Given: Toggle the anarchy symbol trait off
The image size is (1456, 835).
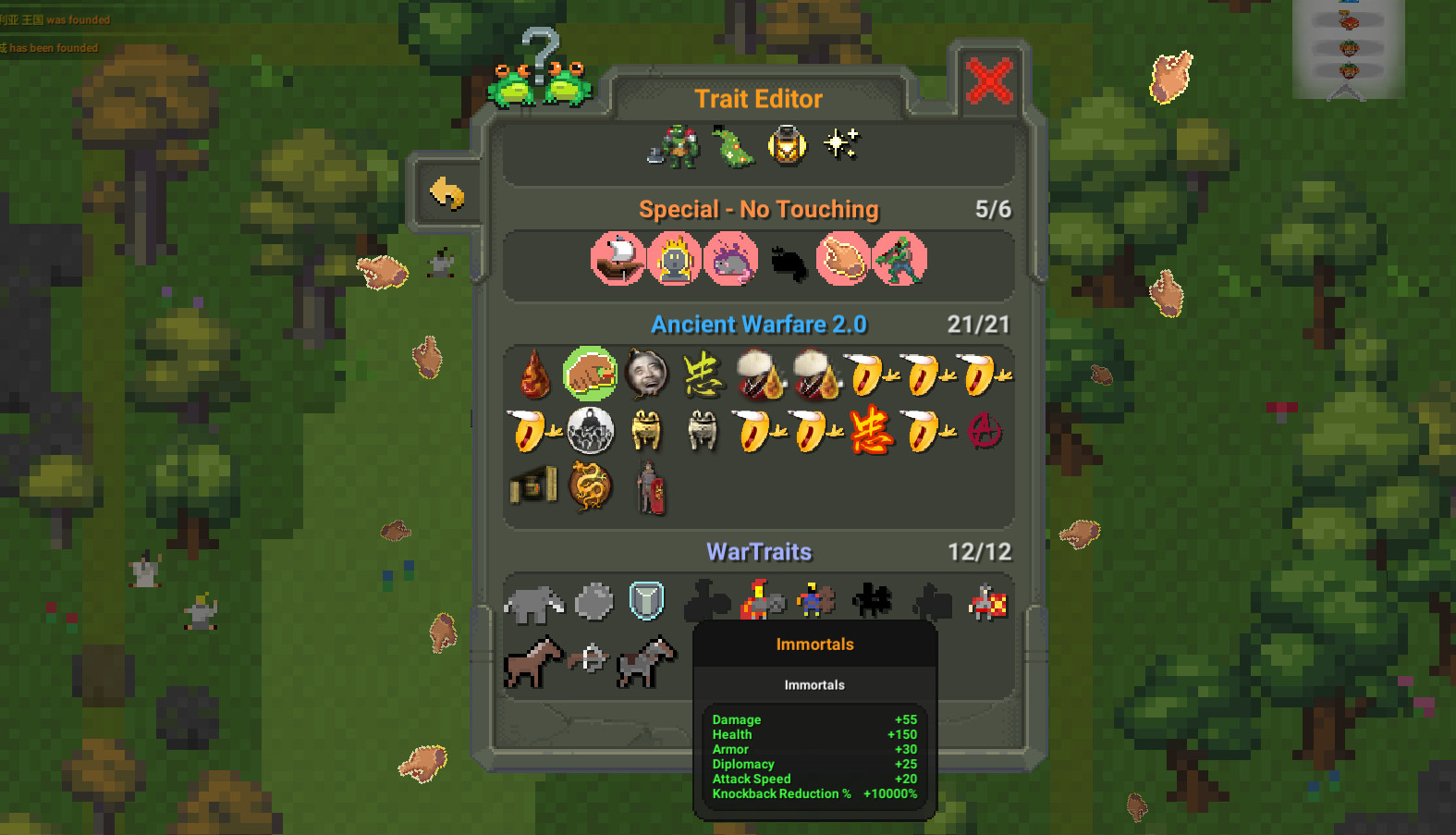Looking at the screenshot, I should point(984,431).
